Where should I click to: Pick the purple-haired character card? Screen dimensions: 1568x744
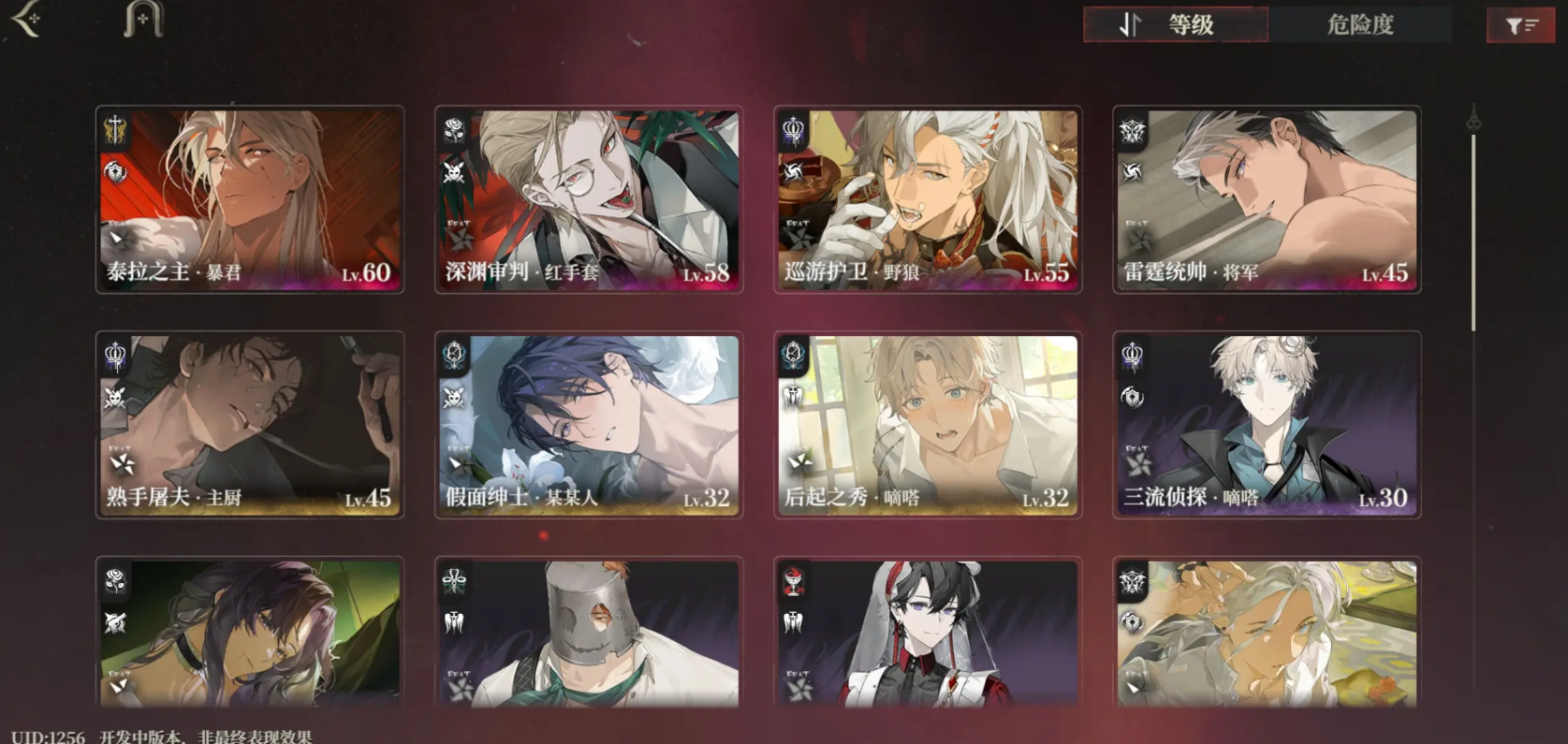[250, 633]
